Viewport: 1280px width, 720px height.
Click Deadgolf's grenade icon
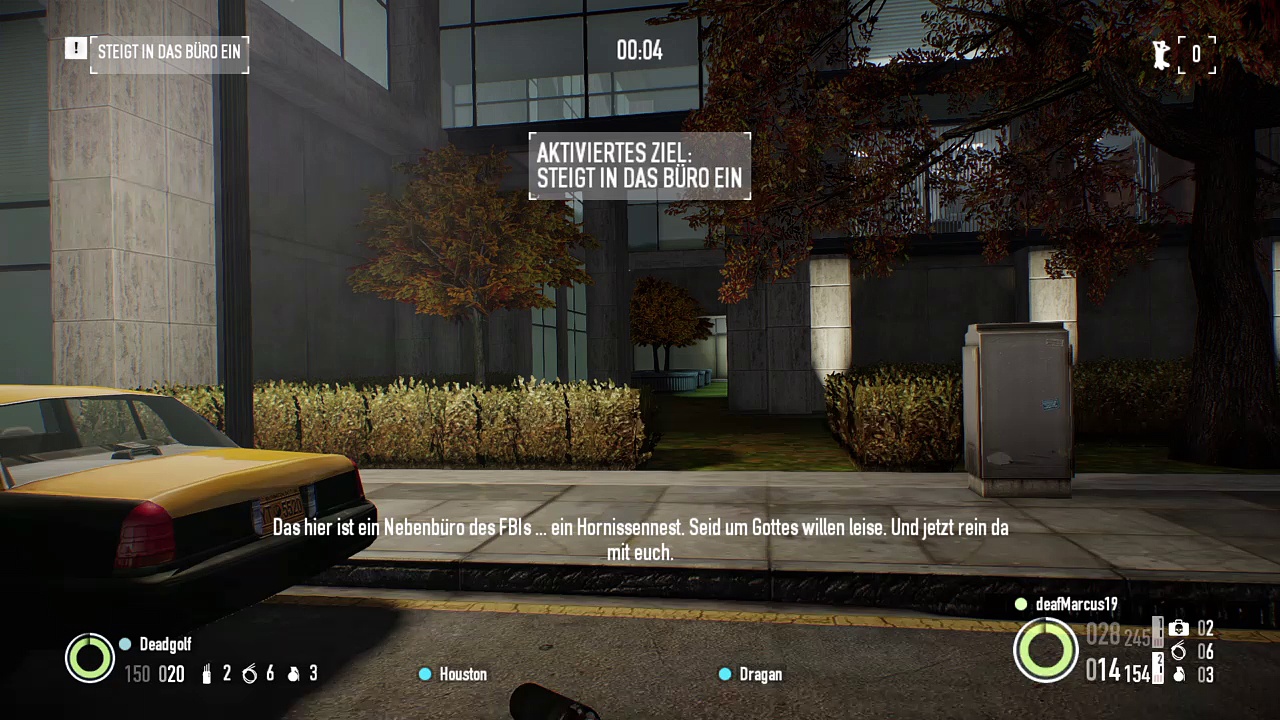tap(294, 675)
